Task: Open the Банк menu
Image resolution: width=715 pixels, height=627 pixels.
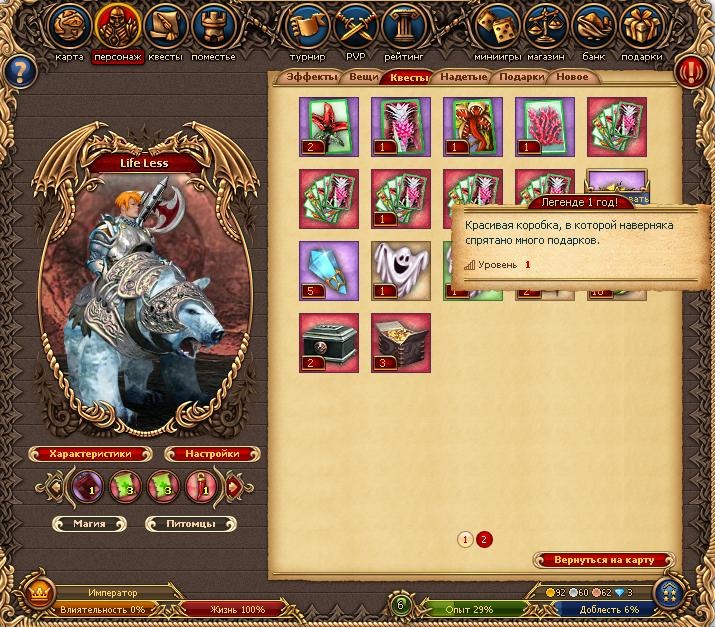Action: pyautogui.click(x=594, y=26)
